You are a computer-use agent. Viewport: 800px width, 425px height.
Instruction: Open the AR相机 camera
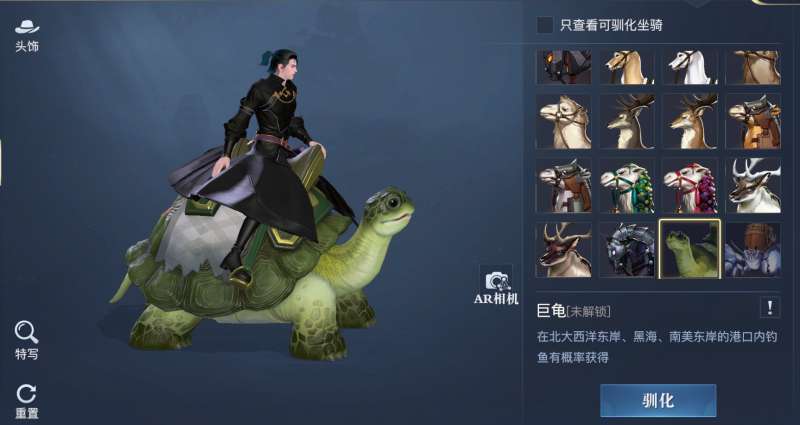point(496,286)
